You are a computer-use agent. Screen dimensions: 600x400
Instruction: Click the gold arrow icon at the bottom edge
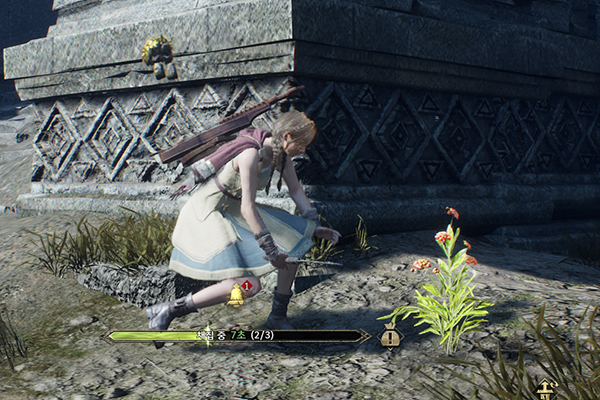pos(545,389)
